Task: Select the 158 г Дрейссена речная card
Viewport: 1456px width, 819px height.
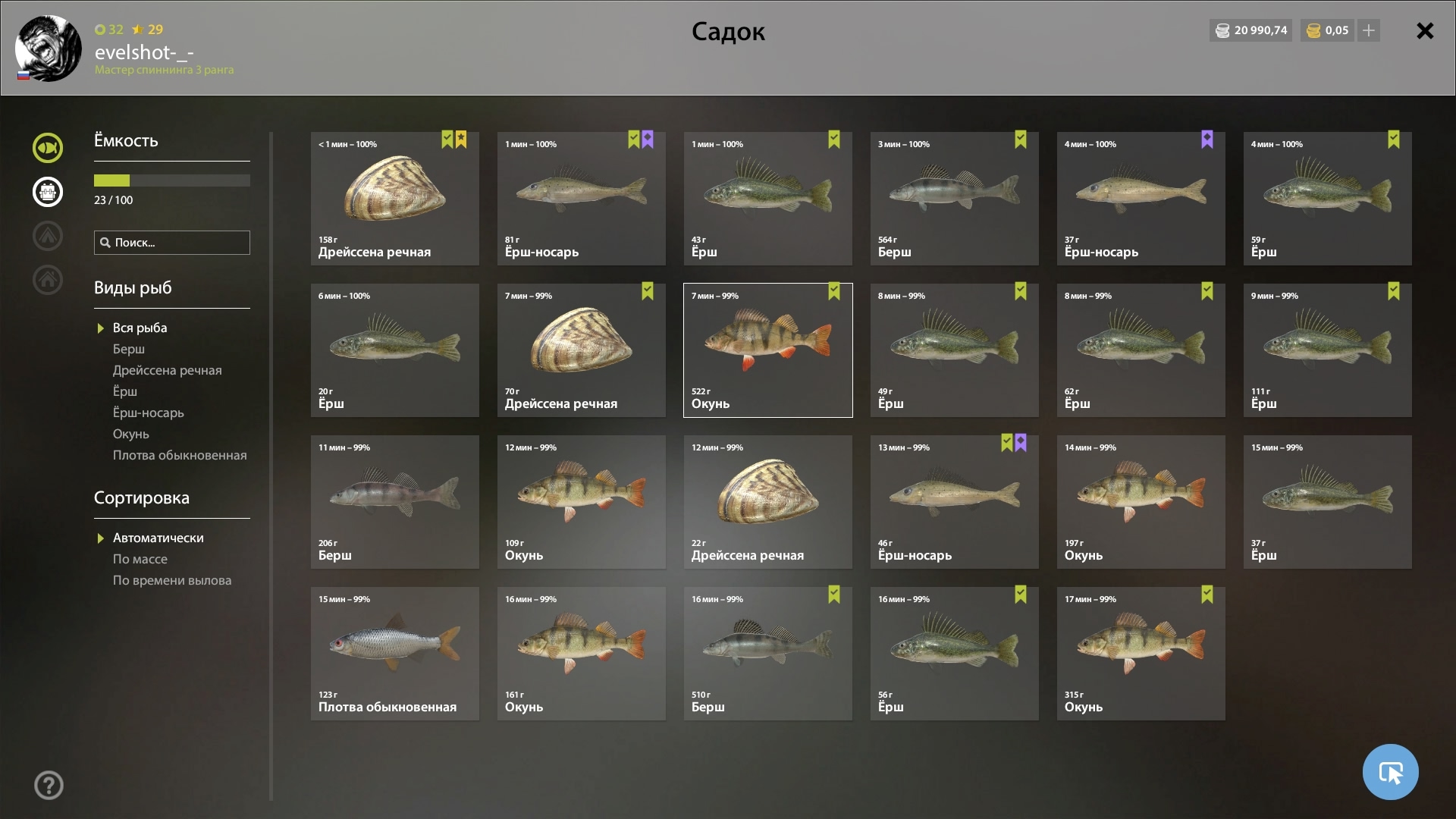Action: [394, 199]
